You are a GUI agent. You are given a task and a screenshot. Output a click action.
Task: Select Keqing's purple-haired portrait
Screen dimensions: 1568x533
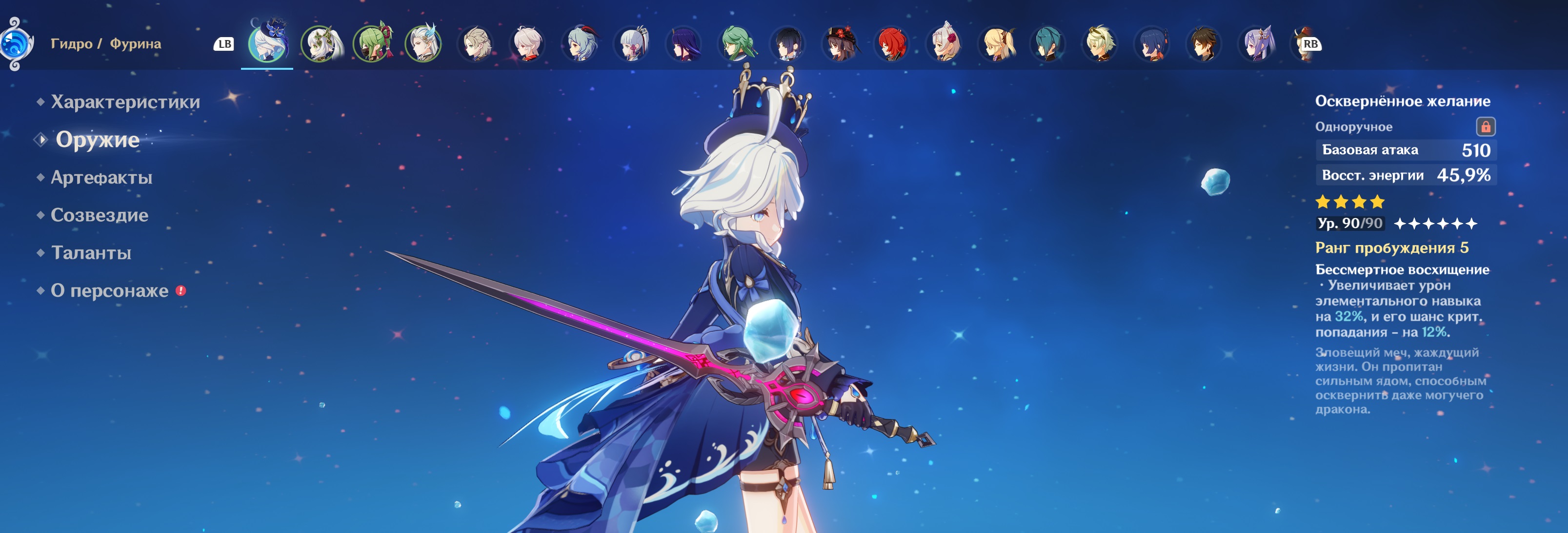point(1256,43)
